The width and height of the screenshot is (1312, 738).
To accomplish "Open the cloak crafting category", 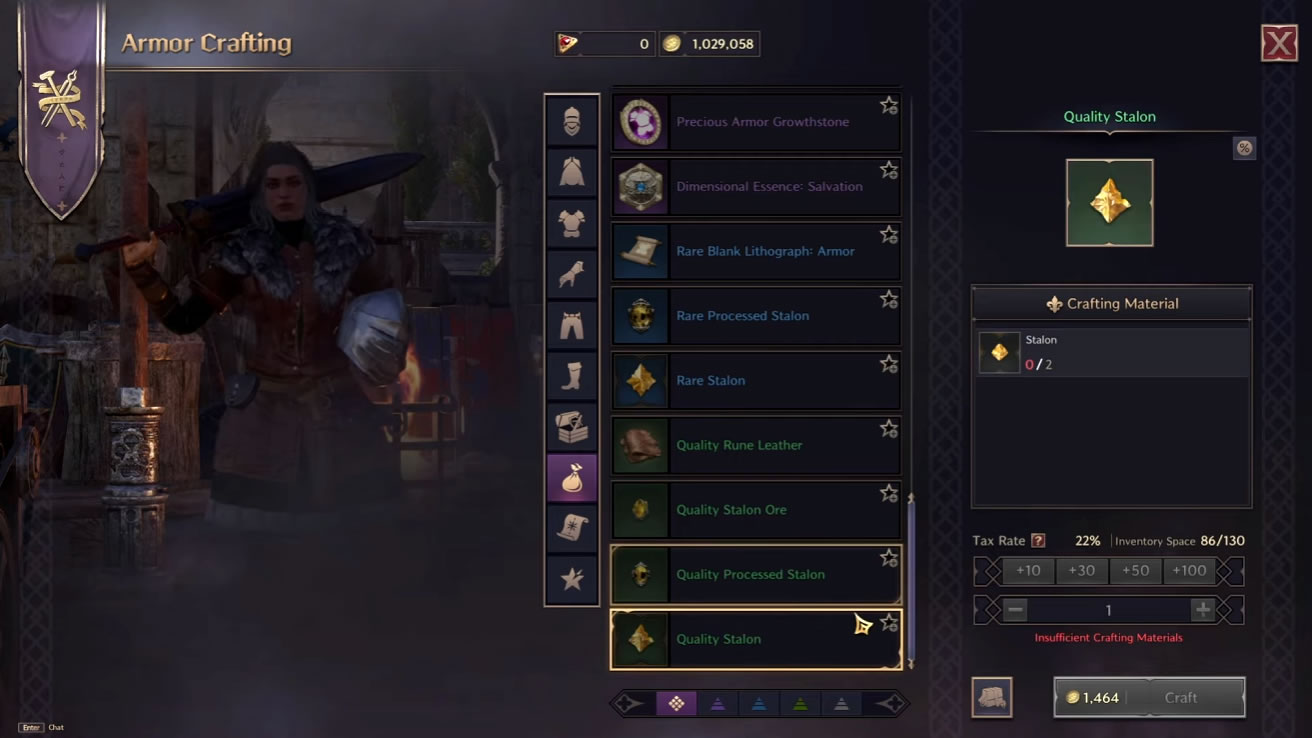I will click(572, 172).
